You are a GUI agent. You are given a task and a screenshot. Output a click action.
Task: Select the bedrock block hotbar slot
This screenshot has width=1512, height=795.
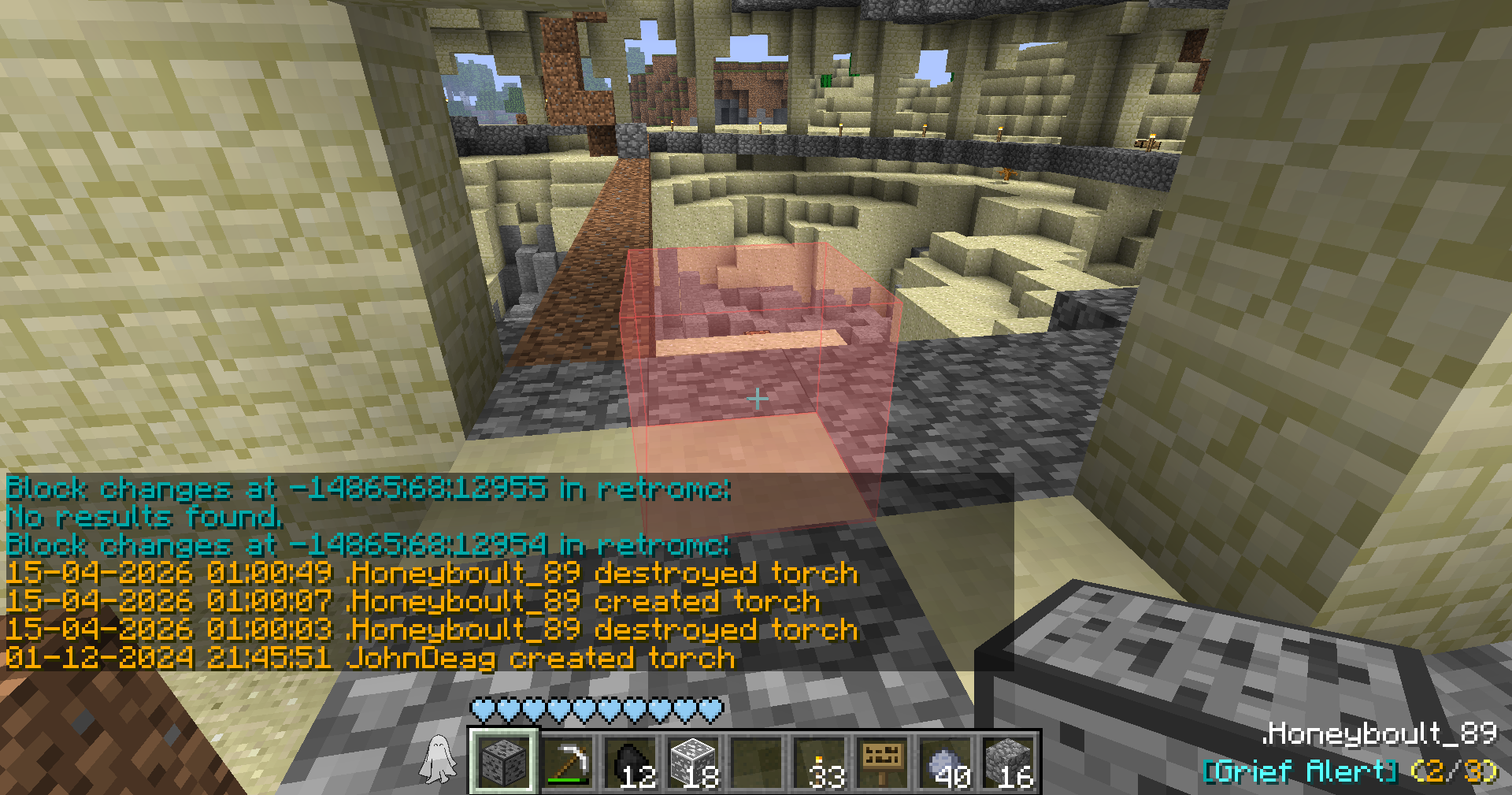(504, 761)
